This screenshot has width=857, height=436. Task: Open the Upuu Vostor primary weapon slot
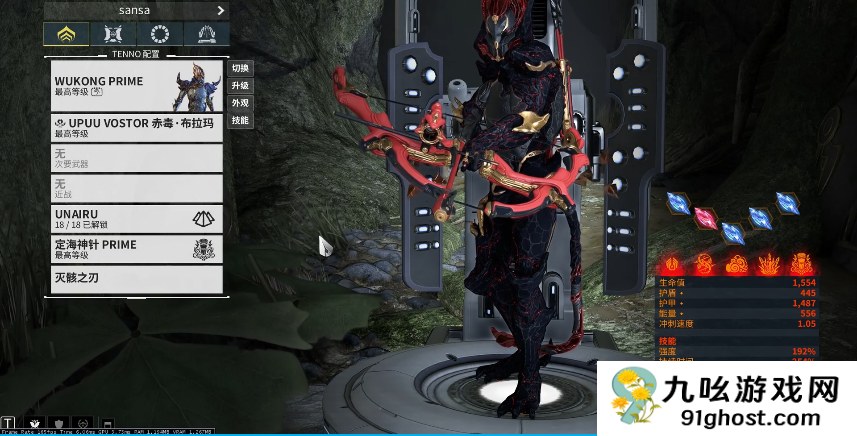click(135, 127)
